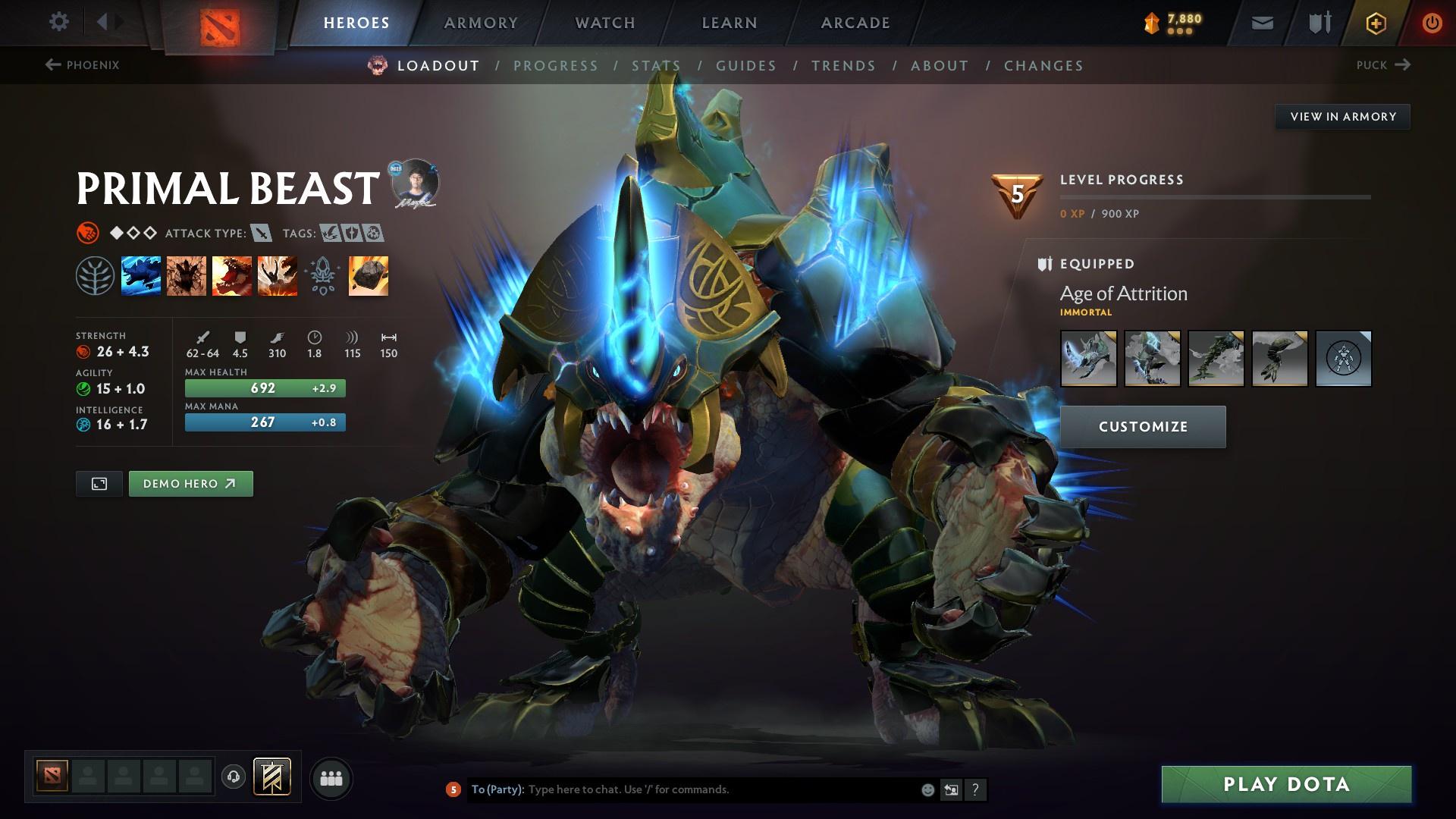The height and width of the screenshot is (819, 1456).
Task: Switch to the Changes section
Action: tap(1043, 66)
